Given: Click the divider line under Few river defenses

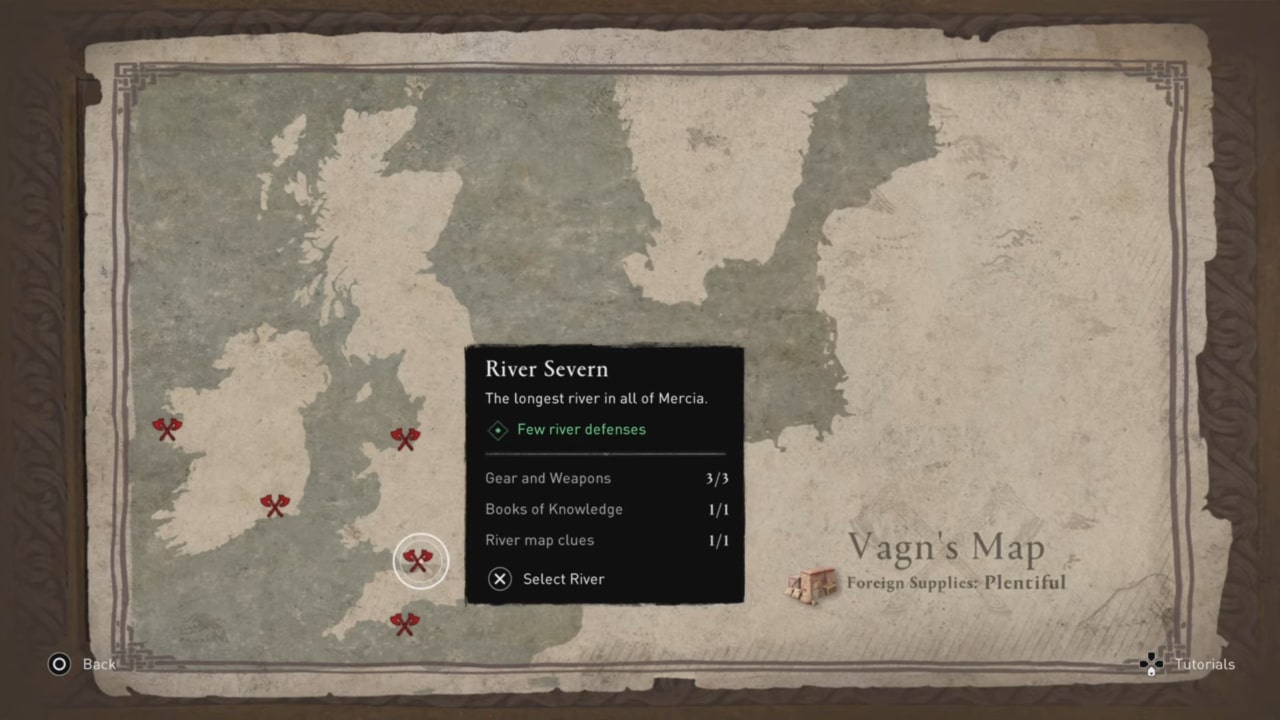Looking at the screenshot, I should (x=604, y=453).
